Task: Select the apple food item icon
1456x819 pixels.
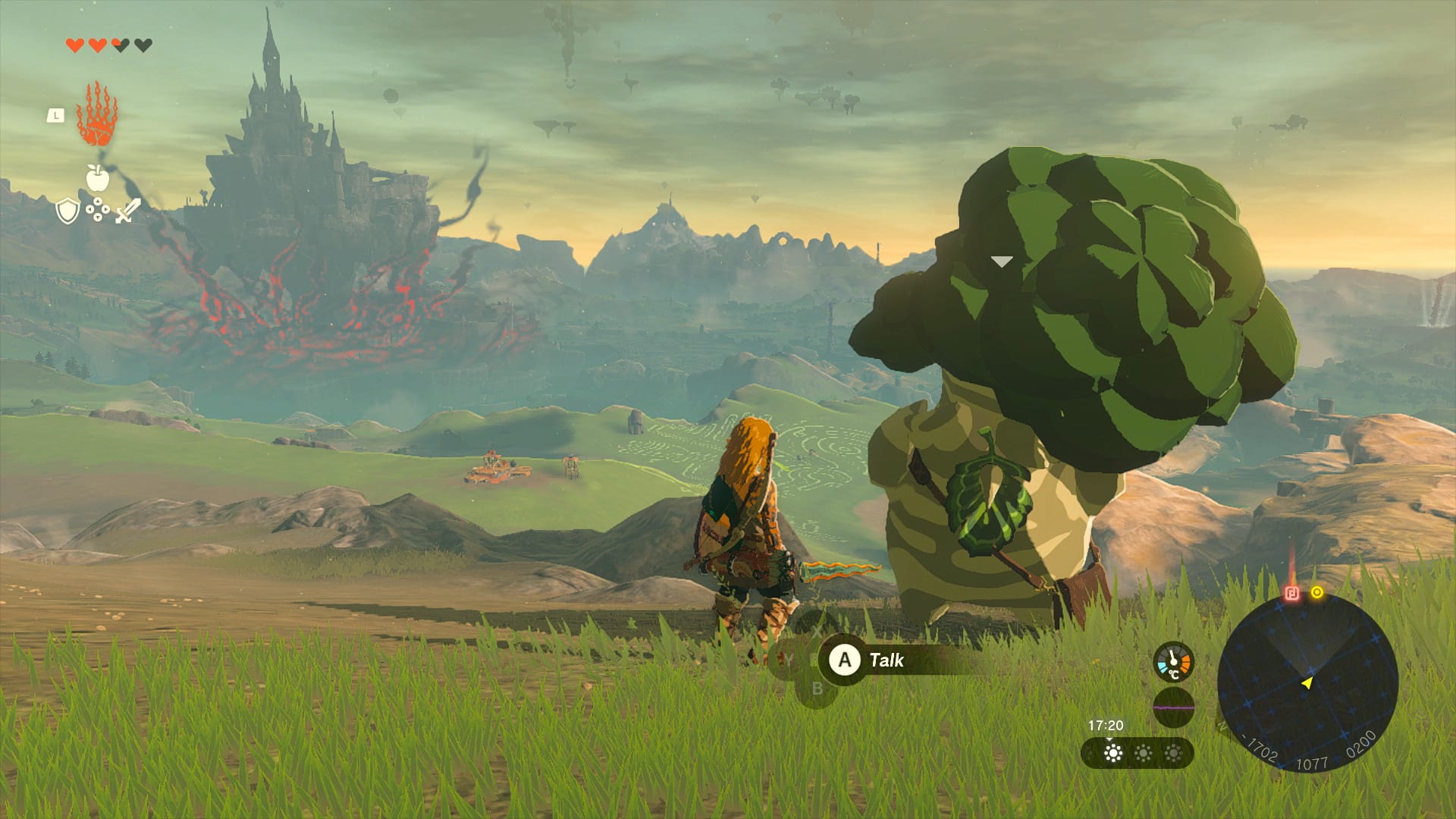Action: coord(97,177)
